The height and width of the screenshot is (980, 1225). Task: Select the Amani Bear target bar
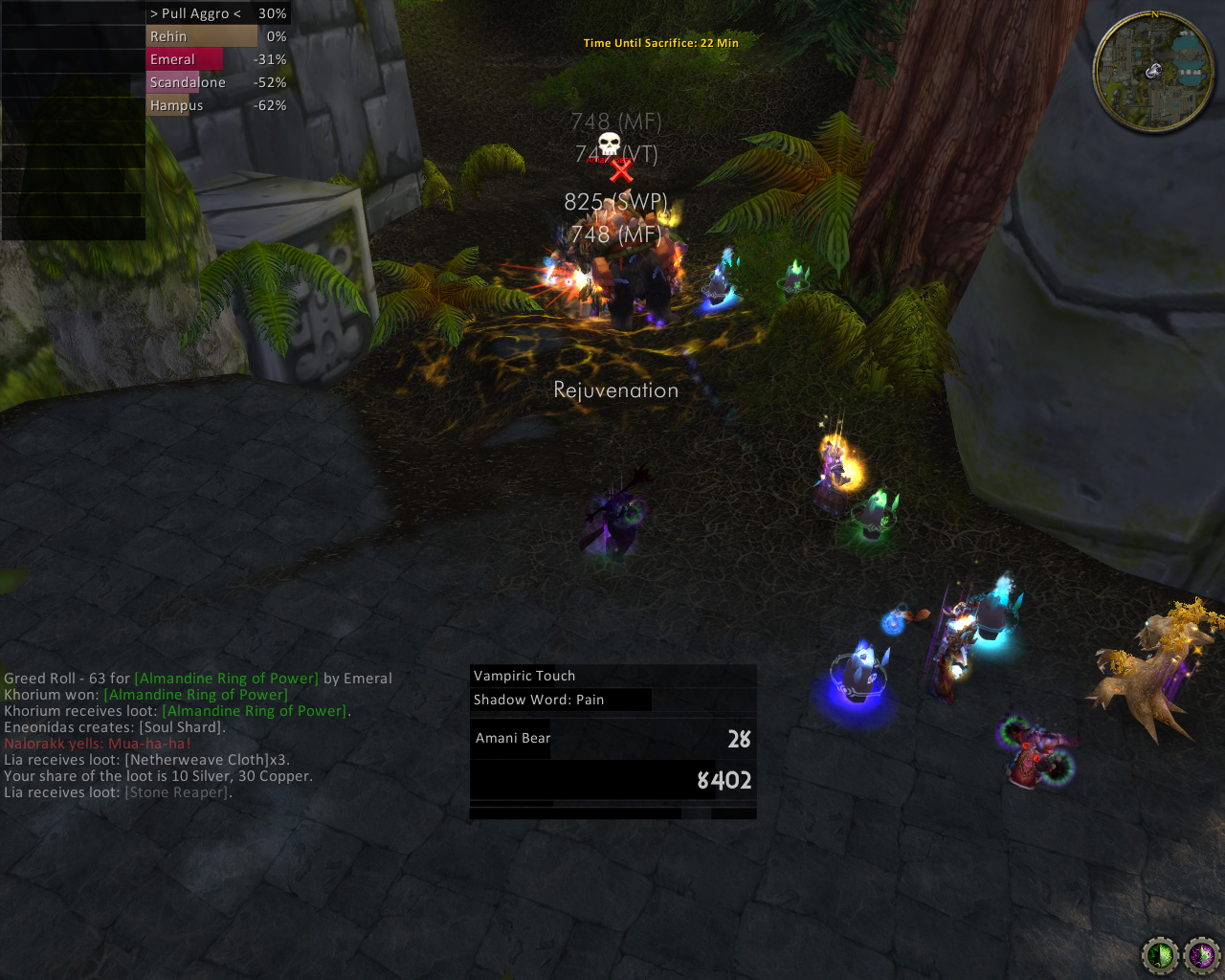[x=612, y=739]
